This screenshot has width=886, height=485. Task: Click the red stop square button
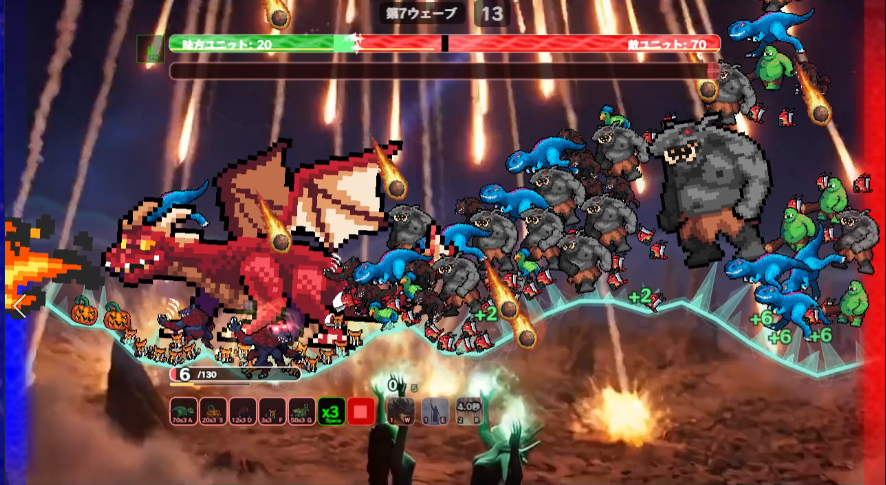click(361, 411)
